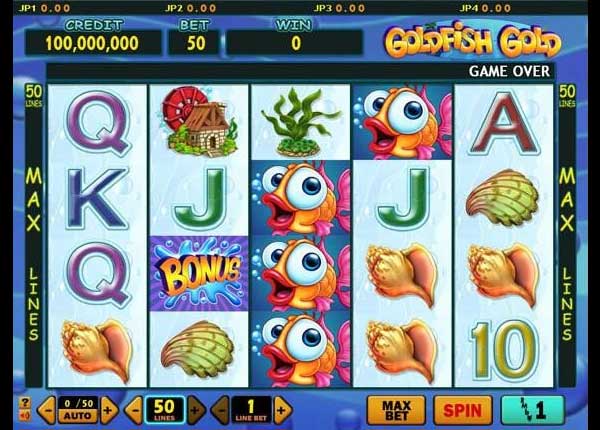Open help with the question mark icon

click(24, 402)
